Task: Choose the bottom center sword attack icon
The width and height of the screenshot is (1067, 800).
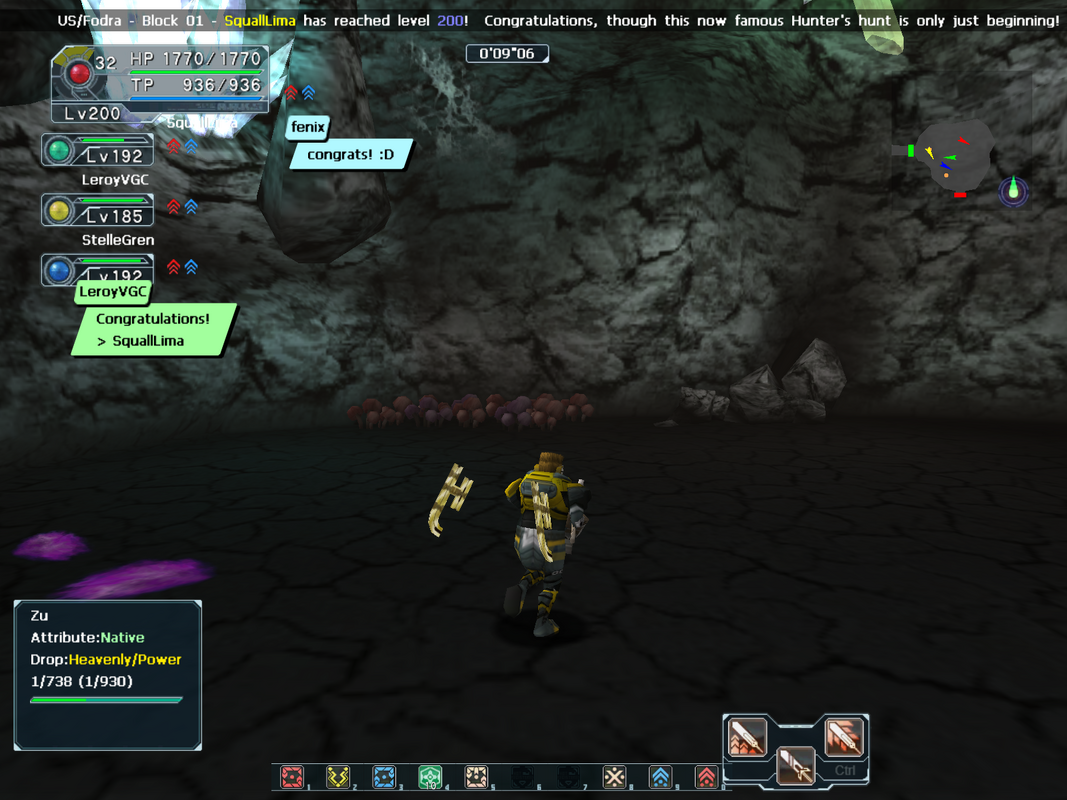Action: [x=795, y=766]
